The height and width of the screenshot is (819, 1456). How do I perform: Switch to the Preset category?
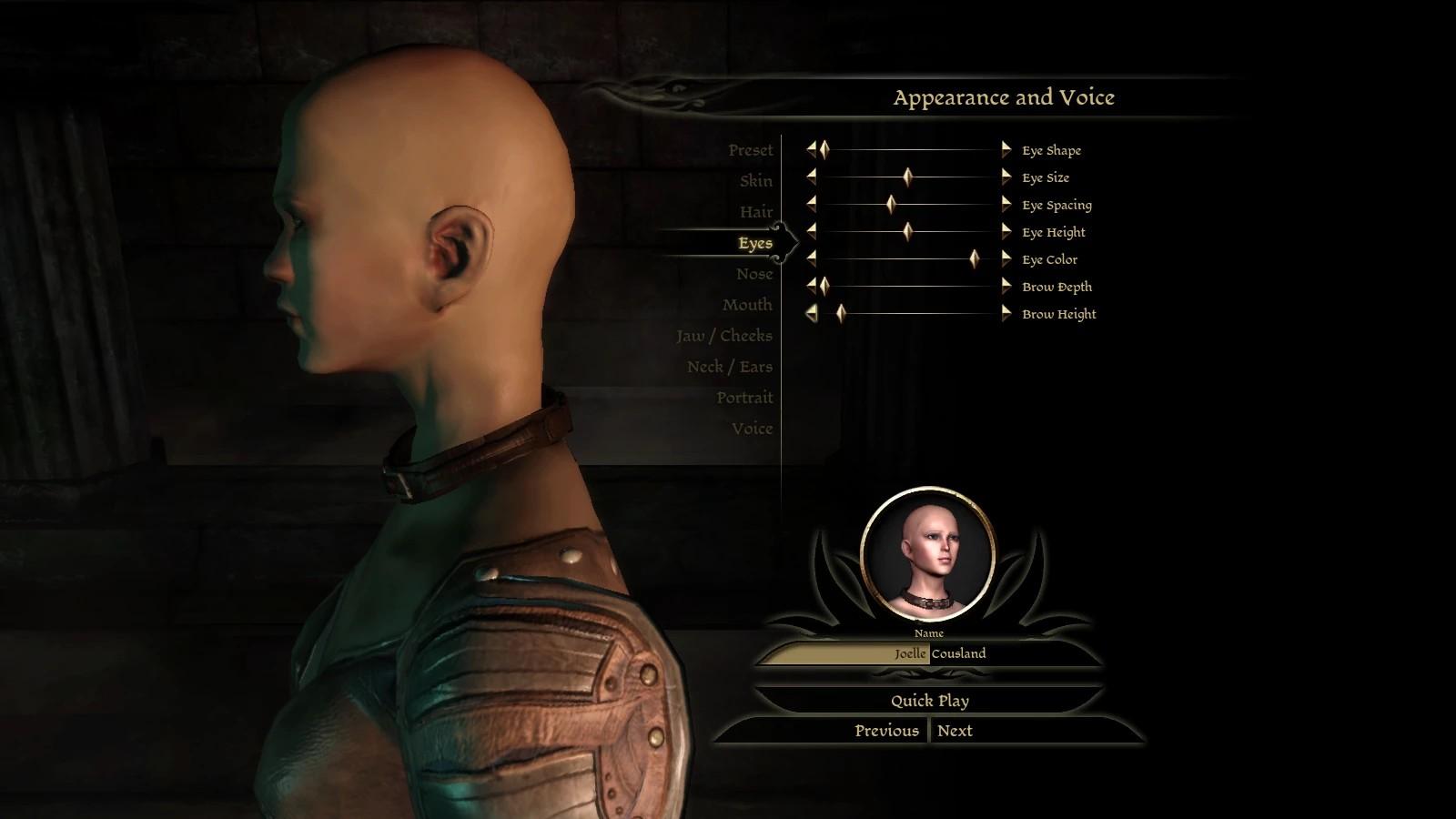(750, 150)
